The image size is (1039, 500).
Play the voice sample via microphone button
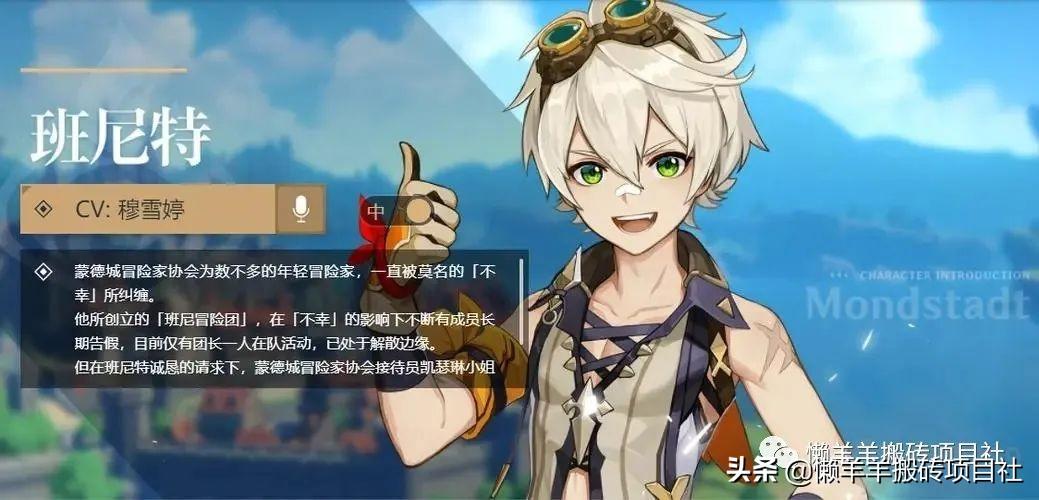[299, 209]
